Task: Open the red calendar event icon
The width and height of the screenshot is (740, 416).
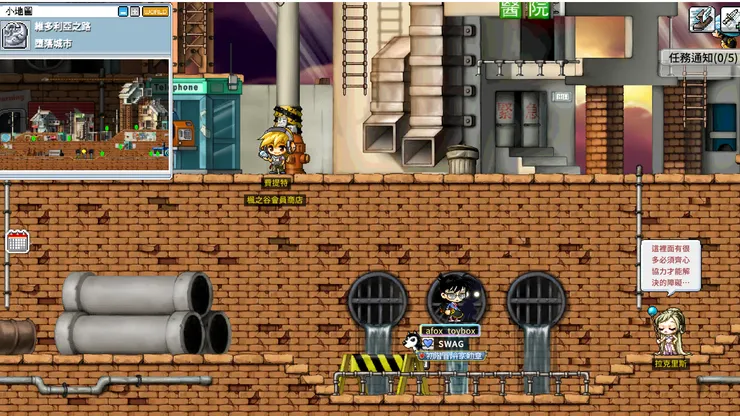Action: coord(16,241)
